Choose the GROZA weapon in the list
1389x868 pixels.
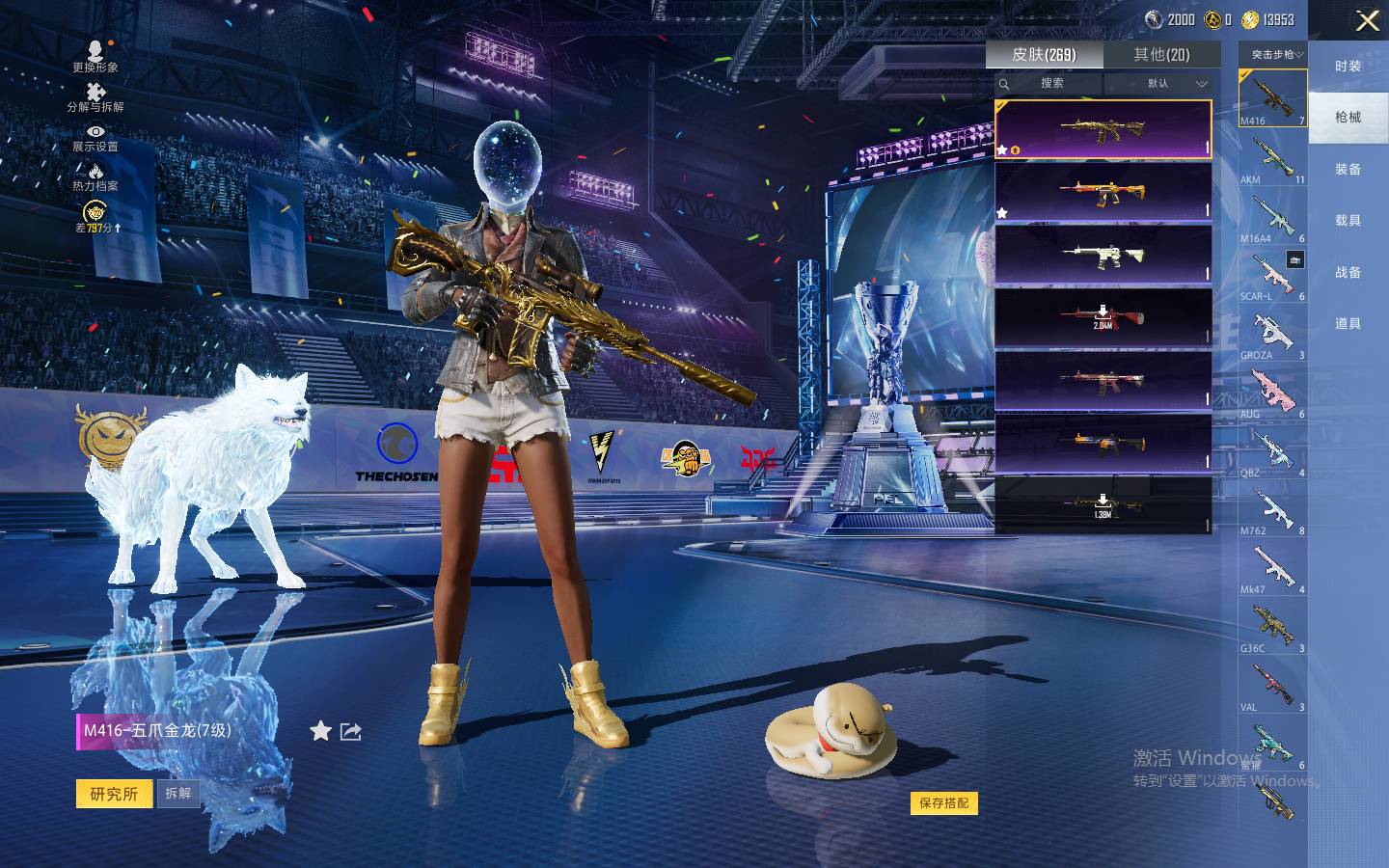pyautogui.click(x=1272, y=336)
